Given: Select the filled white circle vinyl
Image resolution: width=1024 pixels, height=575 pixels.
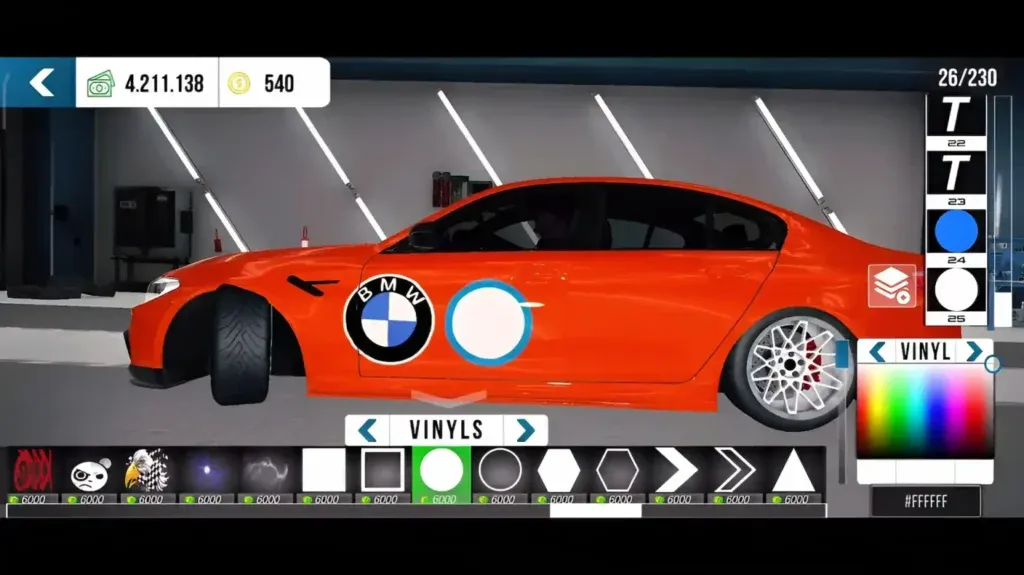Looking at the screenshot, I should click(441, 470).
